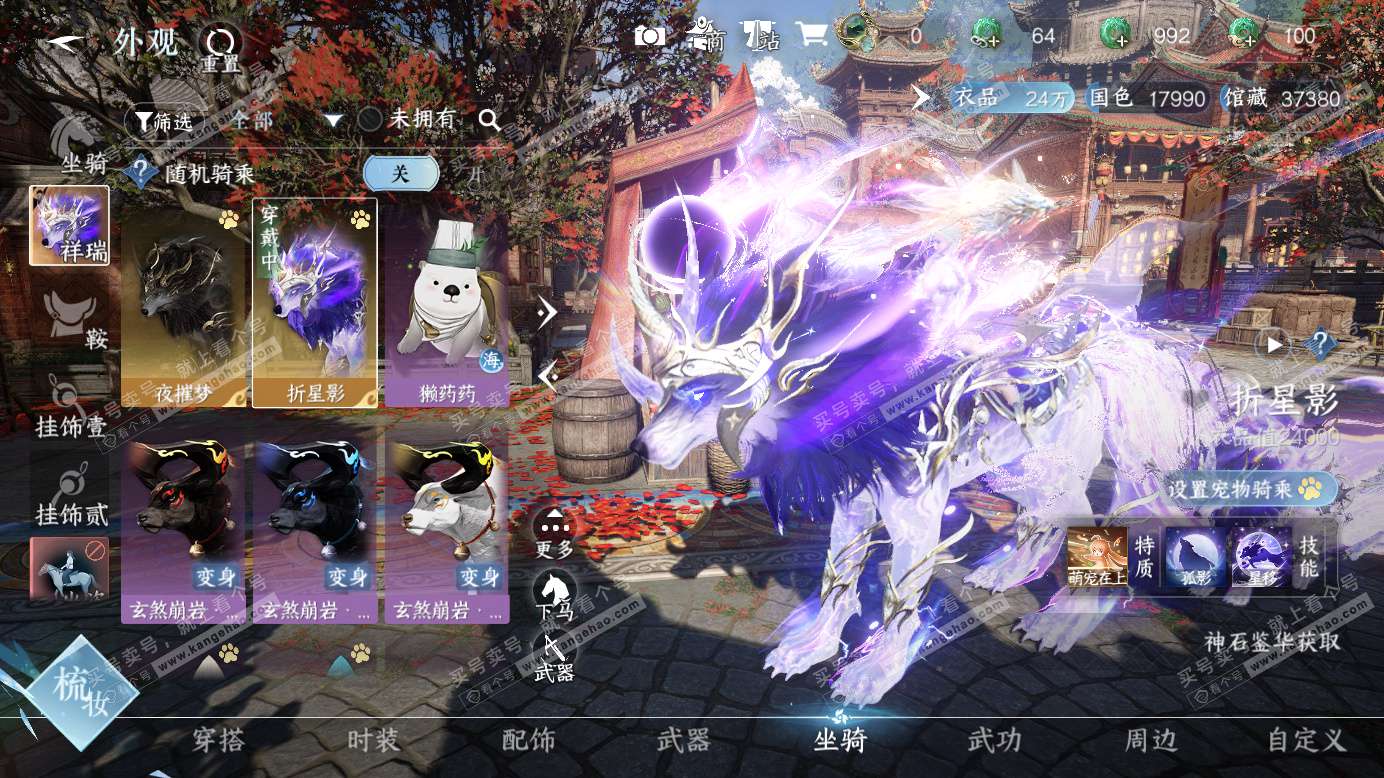Click the 更多 more button

tap(555, 532)
